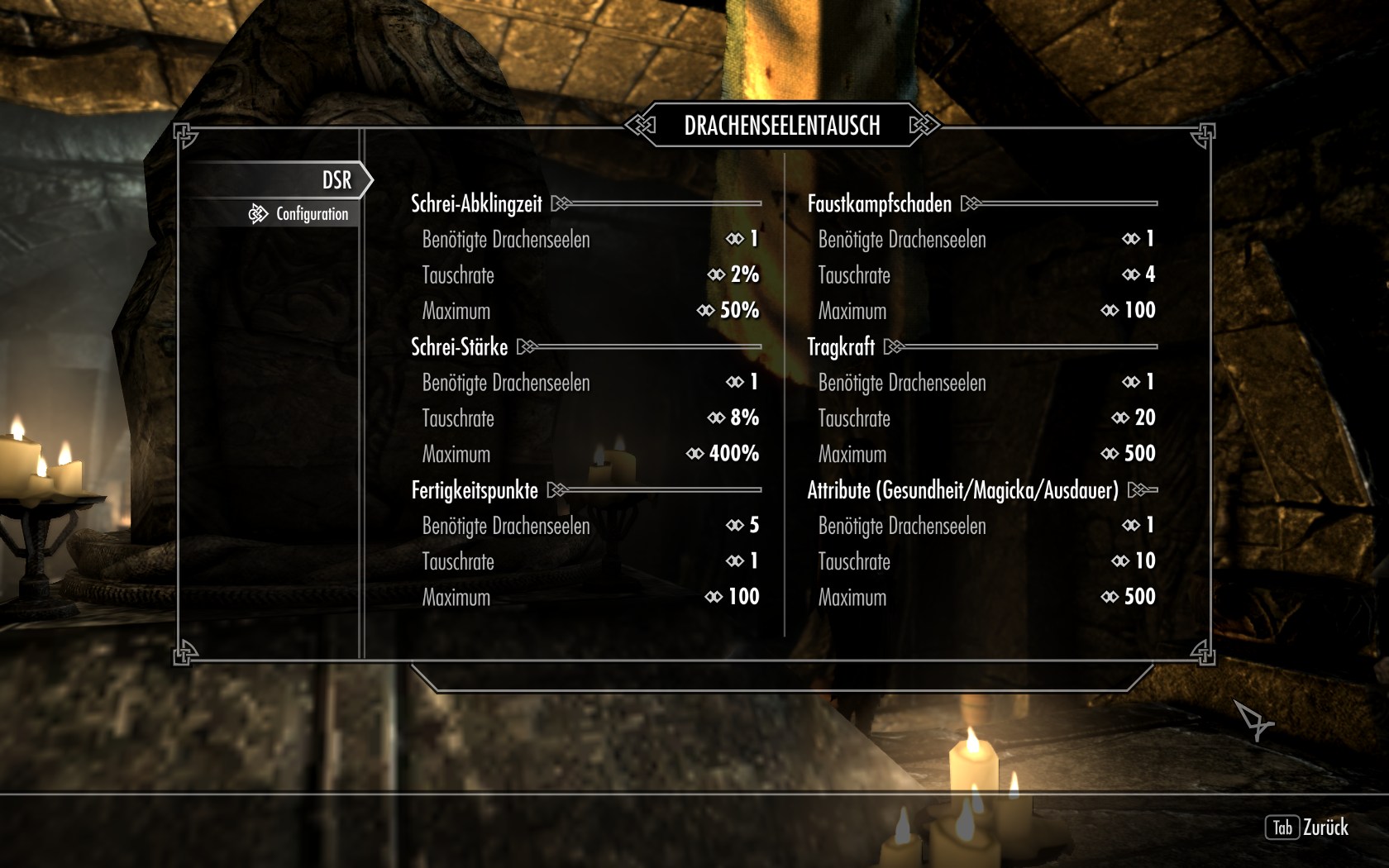The width and height of the screenshot is (1389, 868).
Task: Change the Attribute Tauschrate of 10
Action: click(986, 561)
